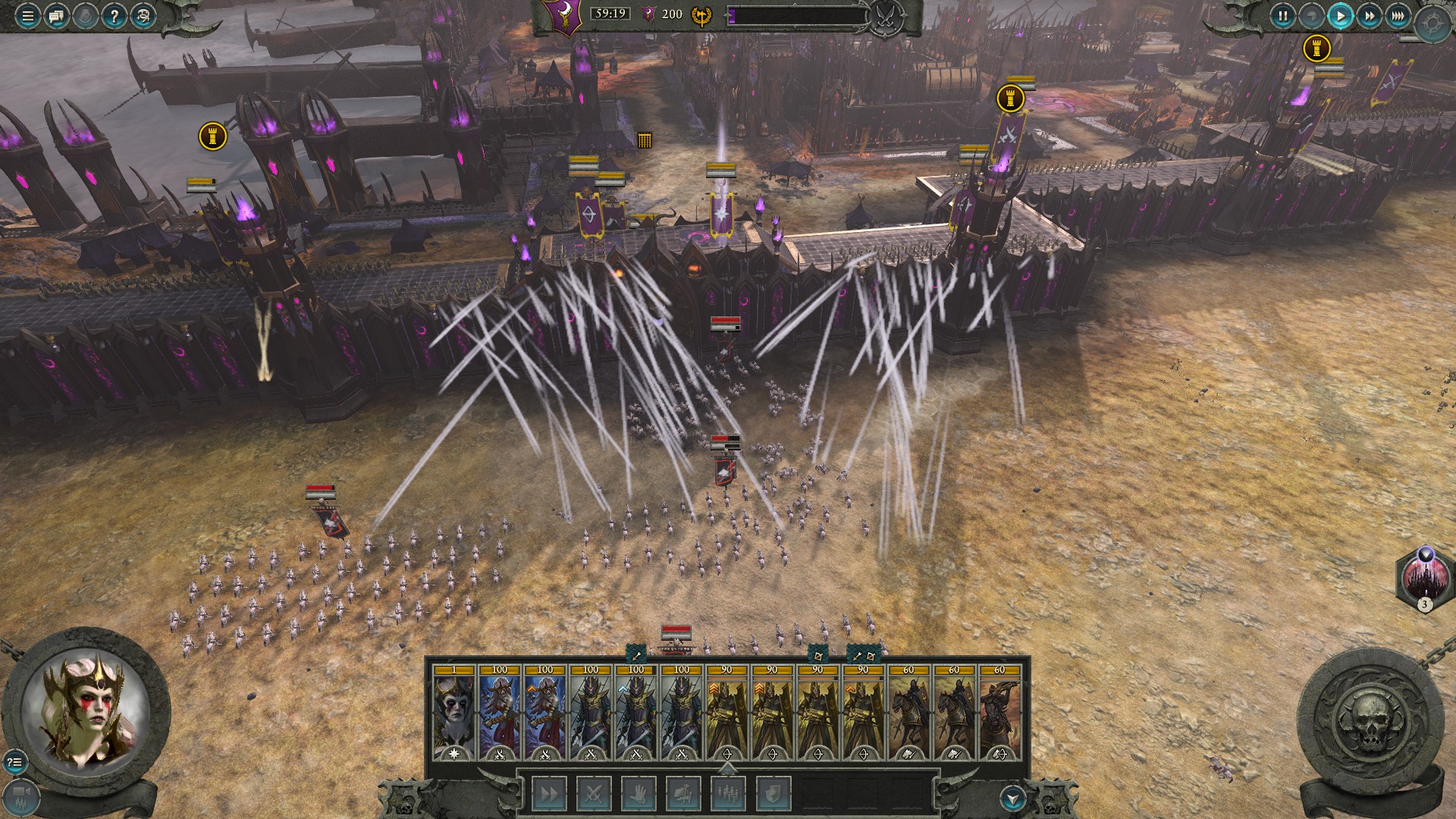Halt units with the hand button
Screen dimensions: 1456x819
(x=638, y=794)
